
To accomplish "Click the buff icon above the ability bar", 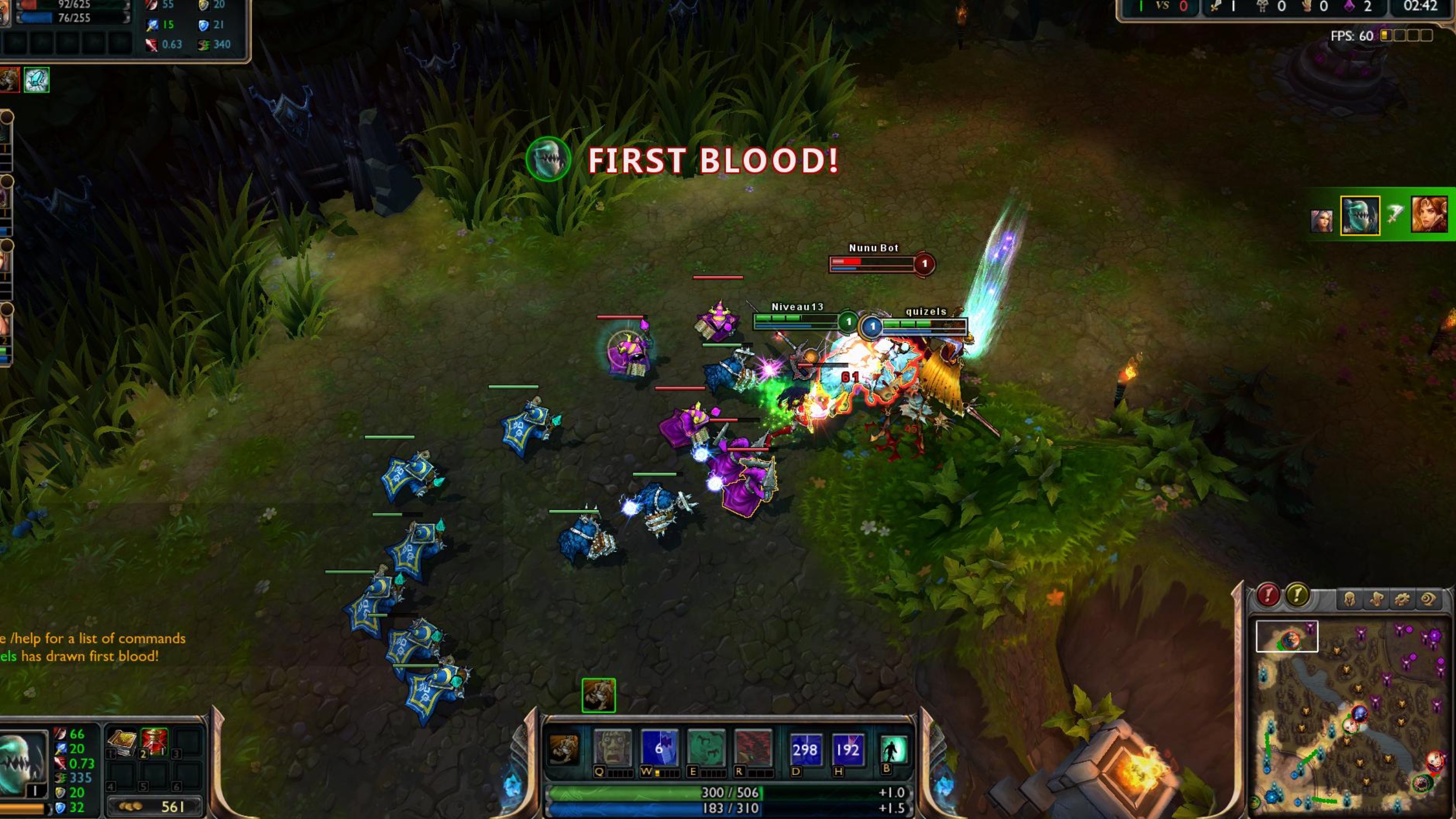I will pos(598,695).
